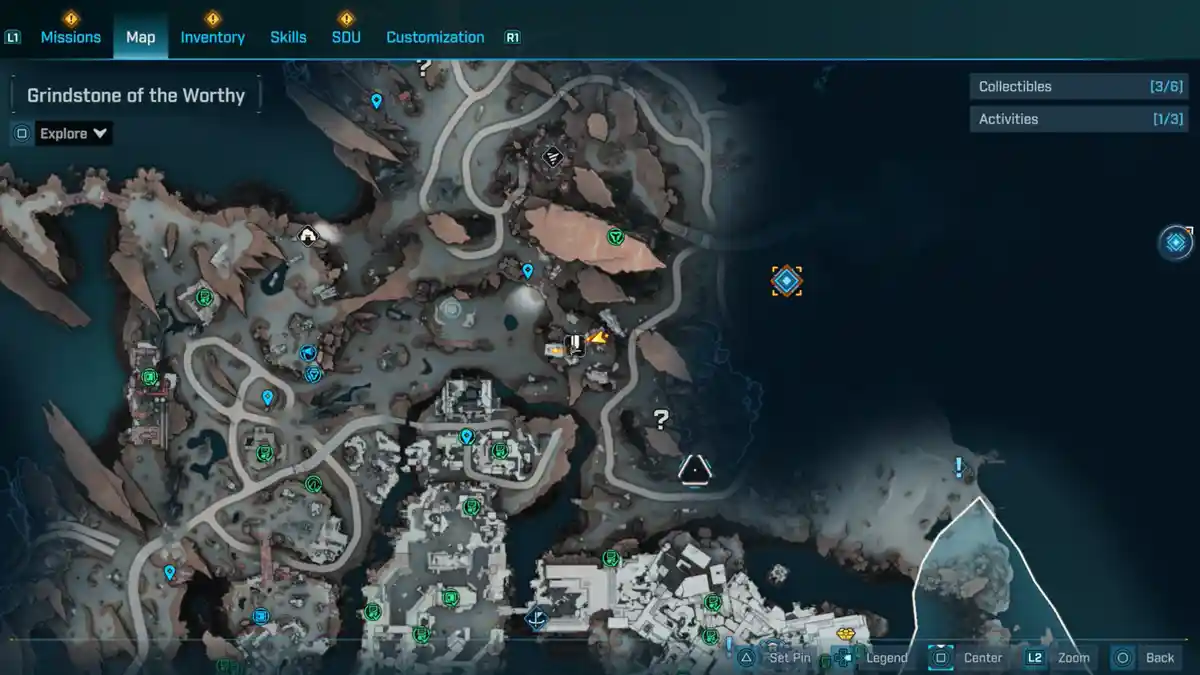This screenshot has height=675, width=1200.
Task: Select the yellow megaphone marker
Action: 599,339
